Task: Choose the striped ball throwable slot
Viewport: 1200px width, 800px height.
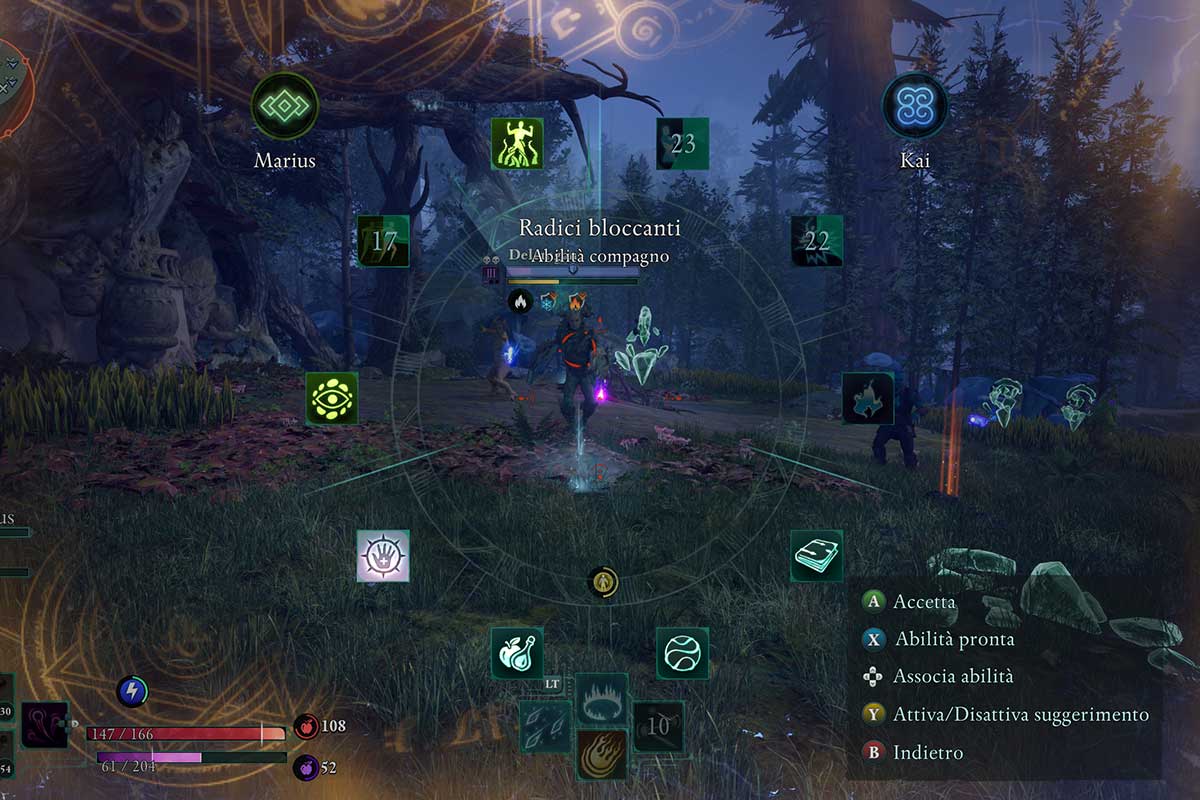Action: coord(682,653)
